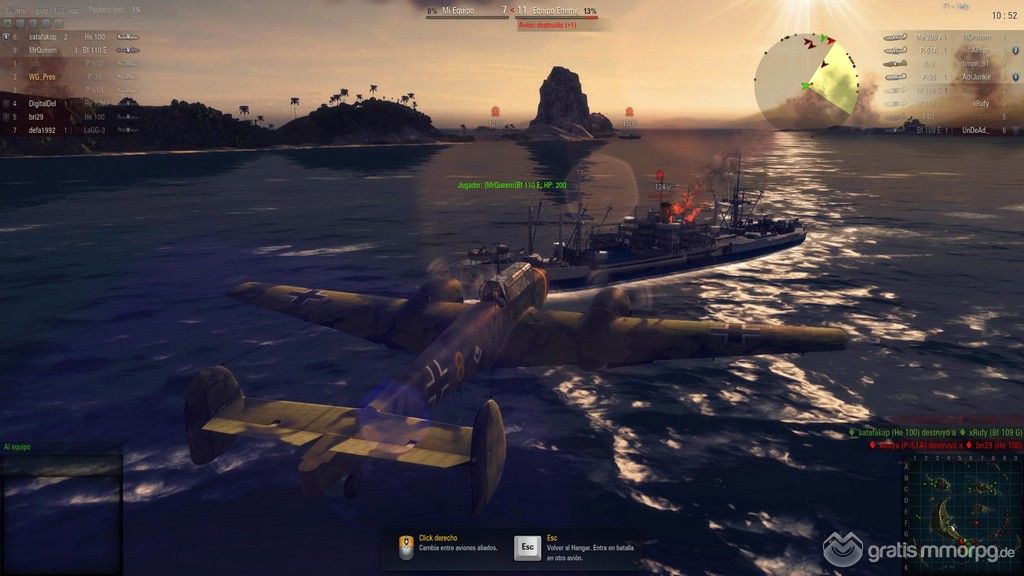This screenshot has width=1024, height=576.
Task: Click the circular radar display
Action: pyautogui.click(x=806, y=78)
